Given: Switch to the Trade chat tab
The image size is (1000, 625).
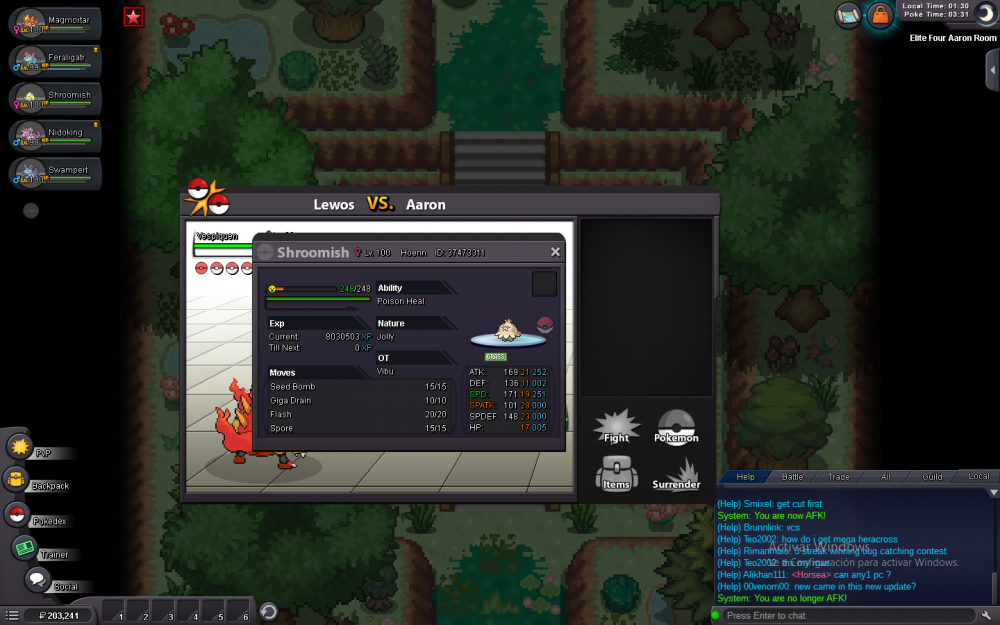Looking at the screenshot, I should (839, 477).
